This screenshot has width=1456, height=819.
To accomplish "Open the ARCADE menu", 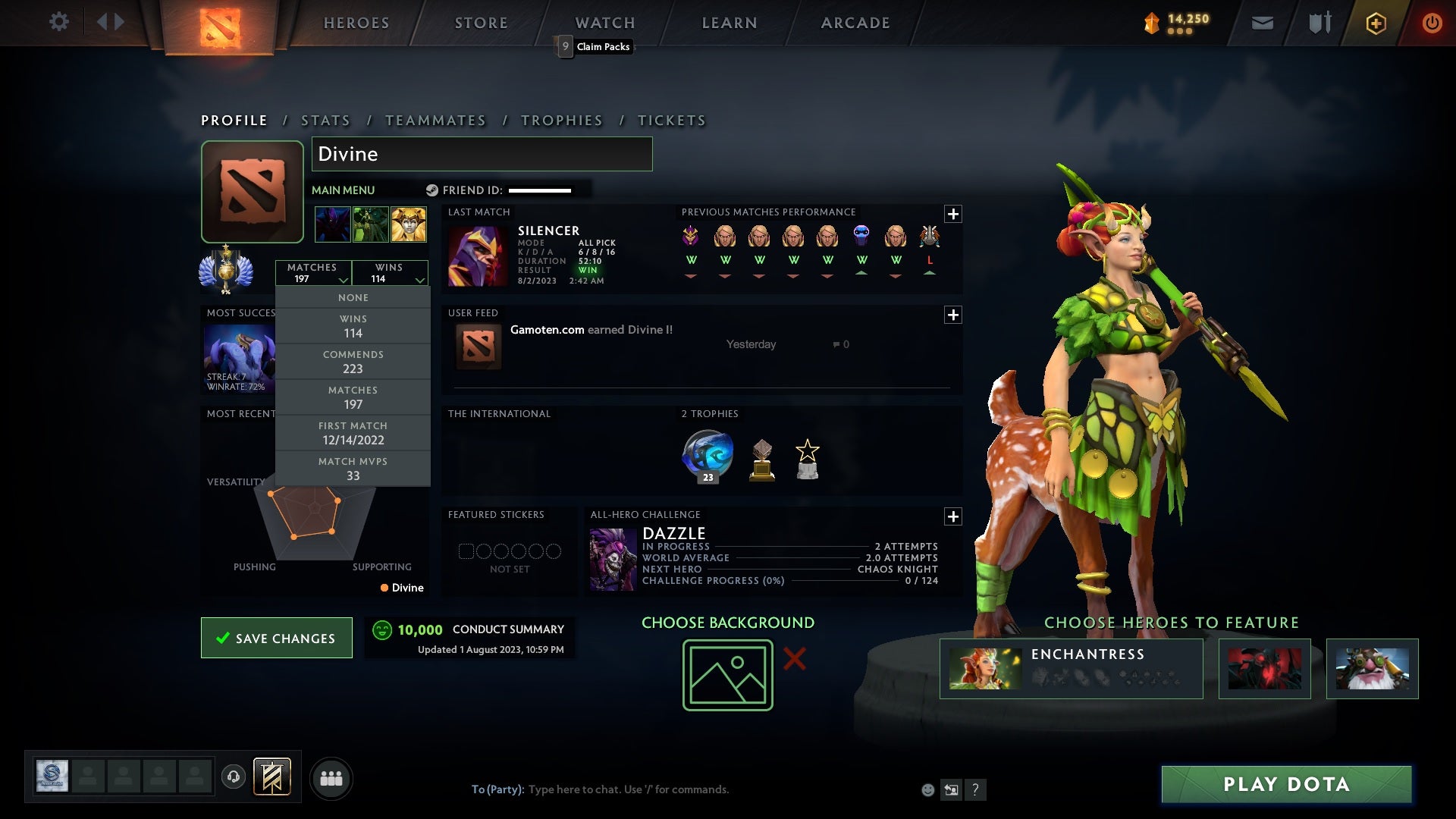I will 854,22.
